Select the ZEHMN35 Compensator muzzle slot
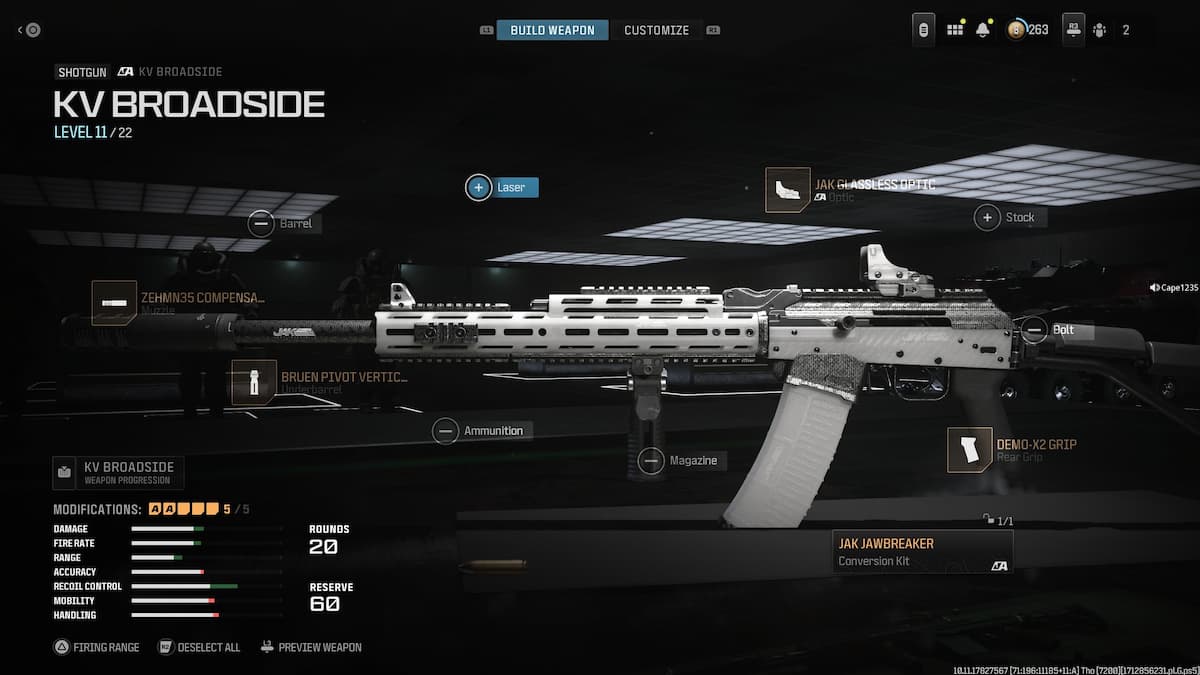 (114, 302)
